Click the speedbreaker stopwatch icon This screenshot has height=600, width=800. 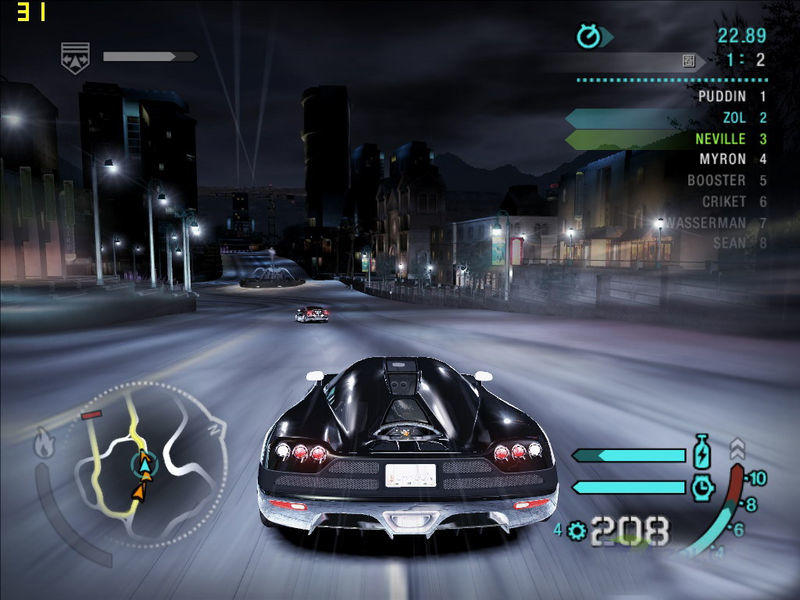[701, 487]
